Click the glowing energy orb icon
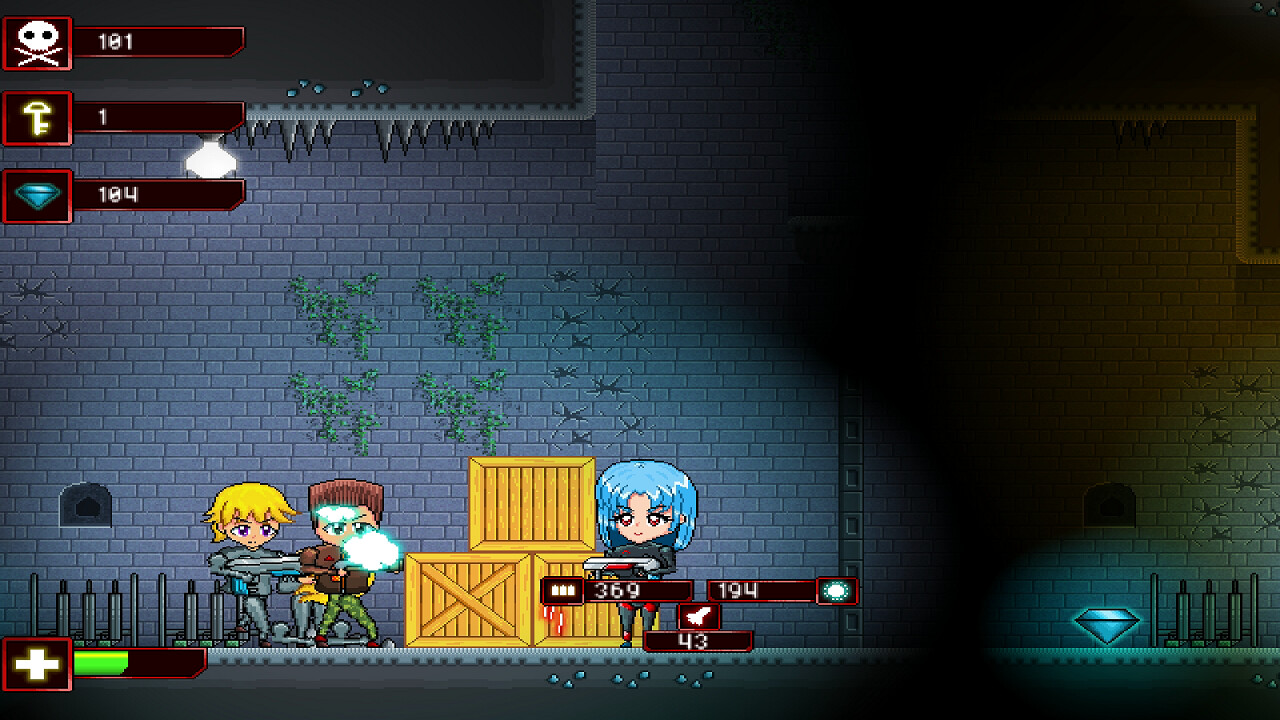Image resolution: width=1280 pixels, height=720 pixels. [838, 591]
